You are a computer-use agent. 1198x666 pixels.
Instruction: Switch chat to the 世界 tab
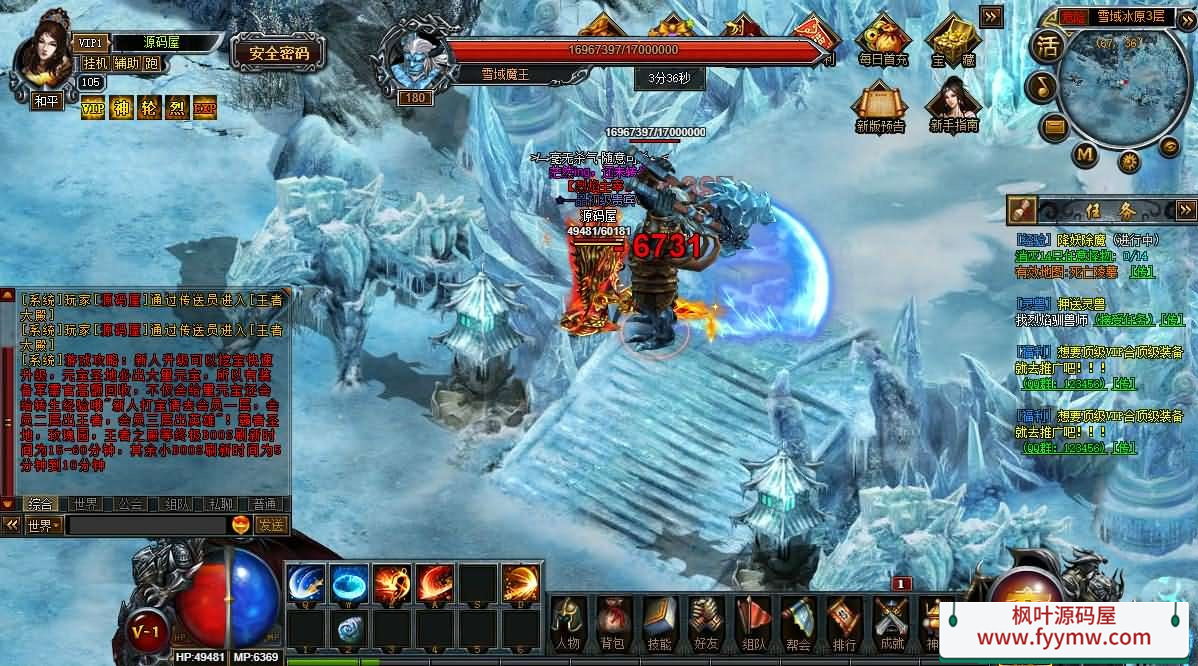coord(84,504)
